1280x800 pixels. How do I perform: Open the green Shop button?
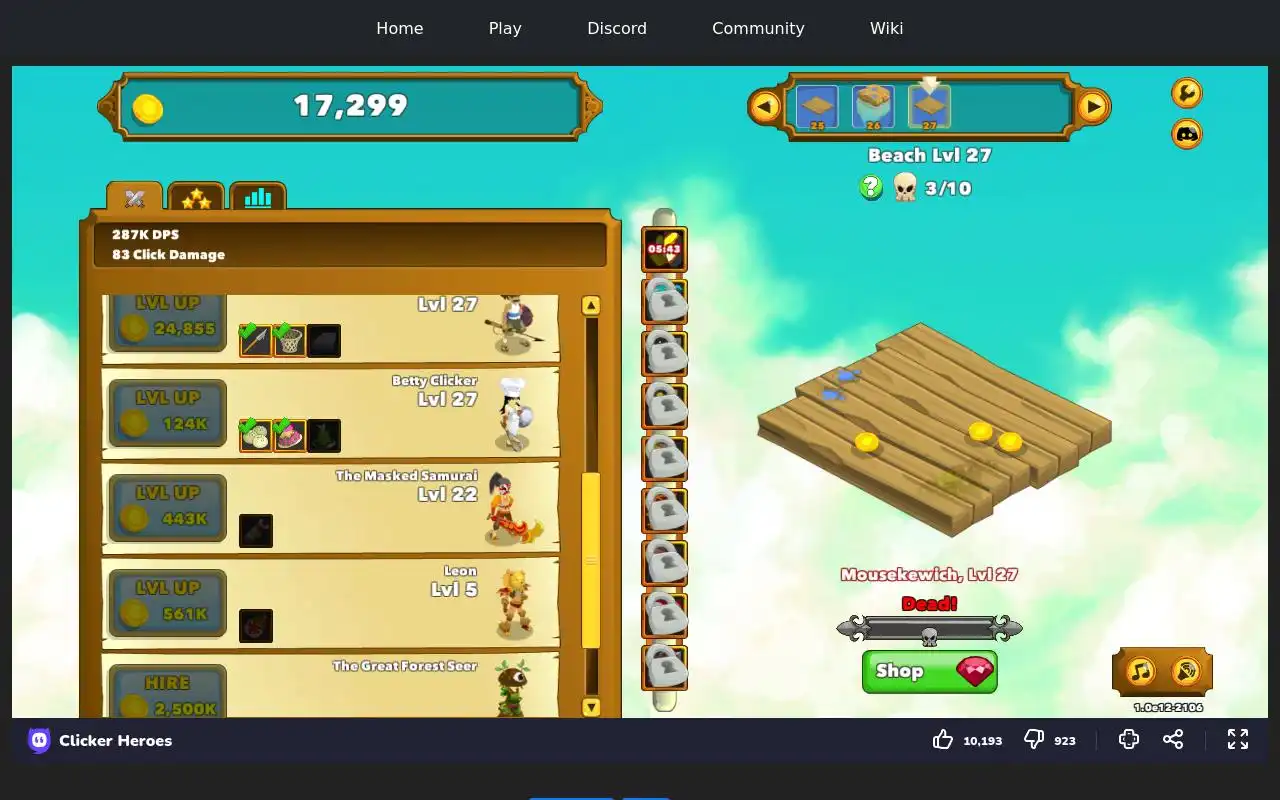pos(929,672)
